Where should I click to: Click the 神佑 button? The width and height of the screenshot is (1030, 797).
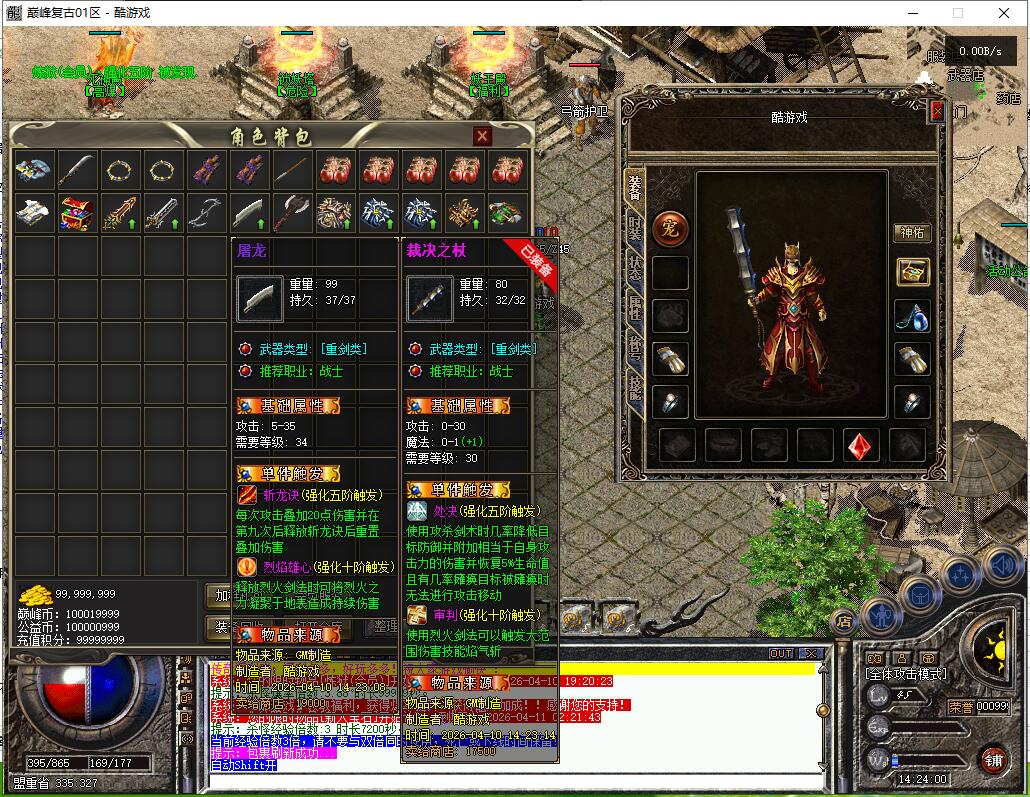coord(911,232)
